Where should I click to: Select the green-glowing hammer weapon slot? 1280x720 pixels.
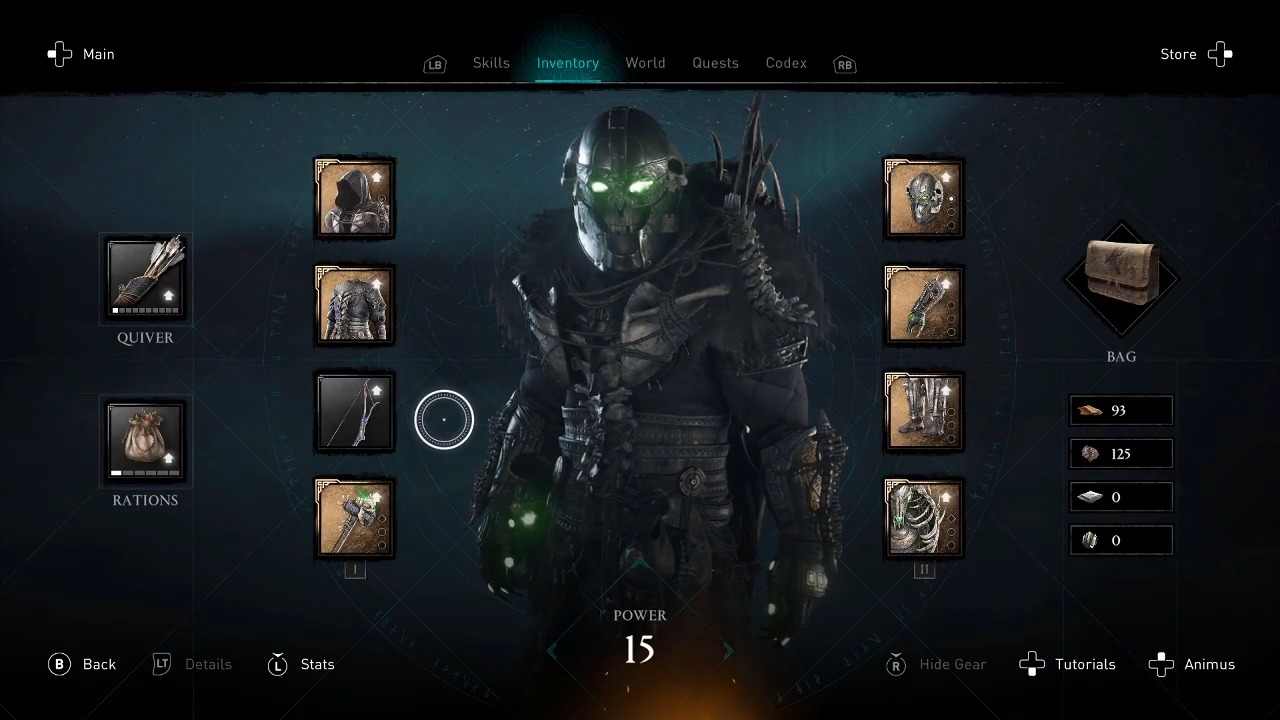tap(354, 518)
